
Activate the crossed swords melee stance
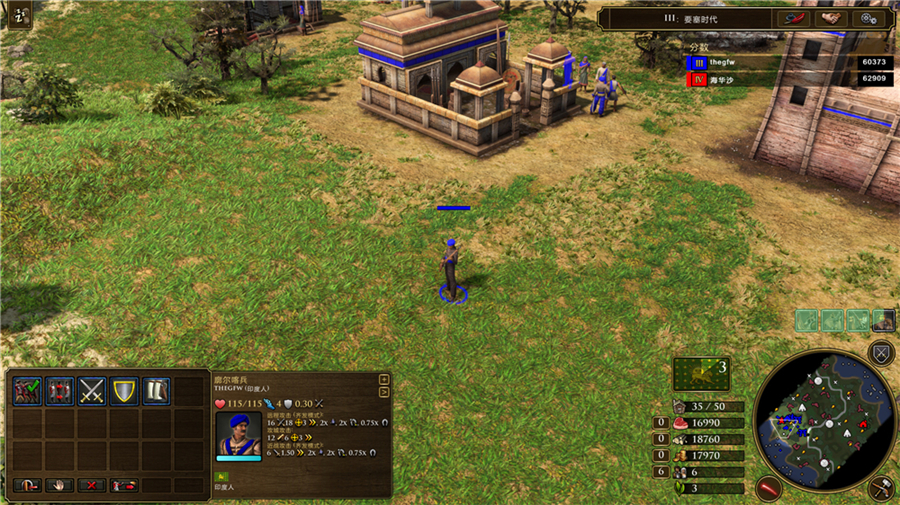coord(92,390)
